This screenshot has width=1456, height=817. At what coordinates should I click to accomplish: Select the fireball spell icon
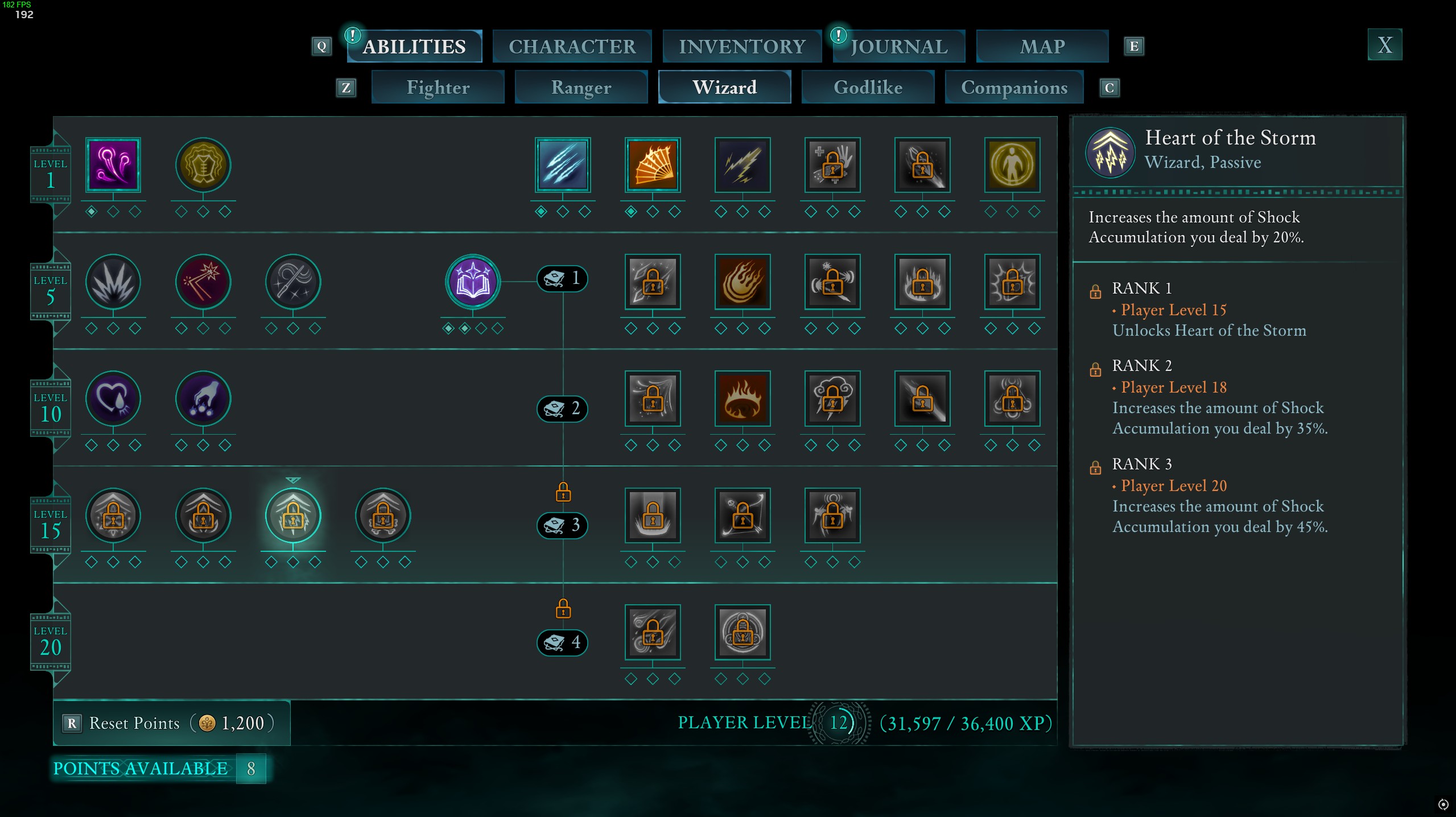(743, 282)
